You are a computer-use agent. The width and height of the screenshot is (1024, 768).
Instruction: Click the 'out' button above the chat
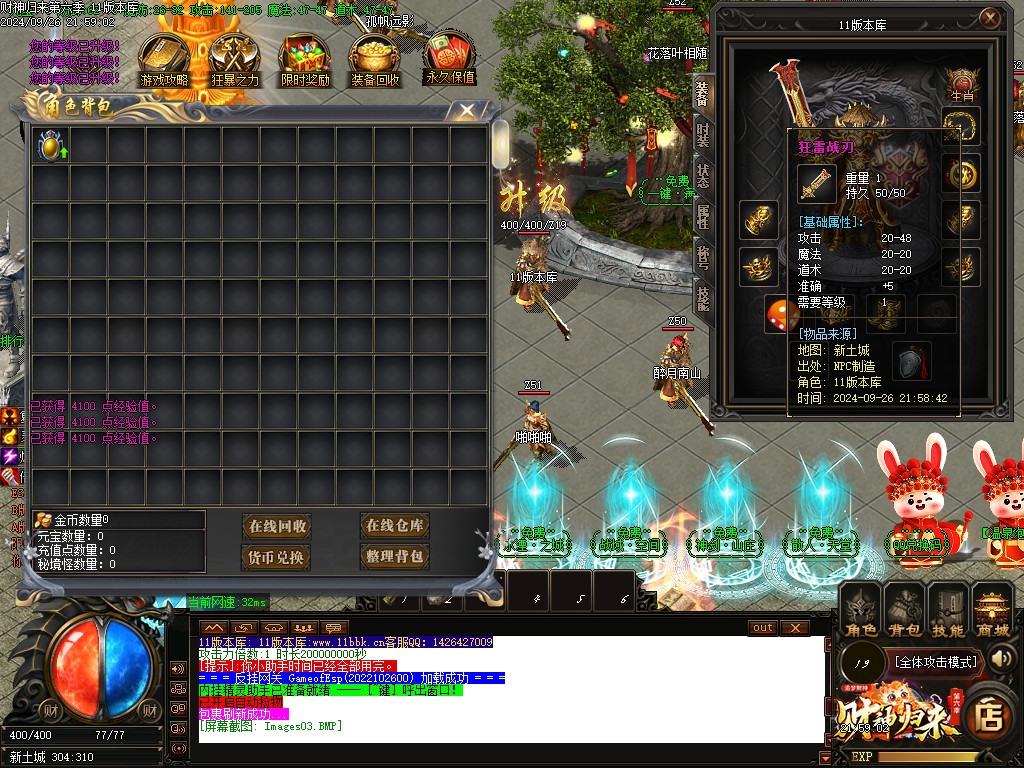tap(763, 627)
